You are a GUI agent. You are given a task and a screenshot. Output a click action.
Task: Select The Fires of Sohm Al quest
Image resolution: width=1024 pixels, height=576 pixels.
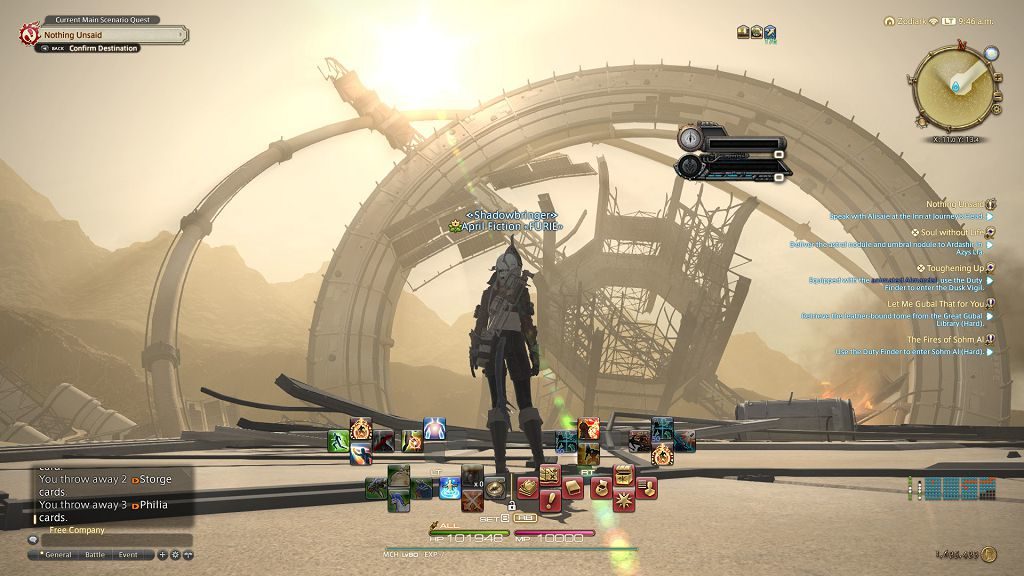tap(945, 340)
